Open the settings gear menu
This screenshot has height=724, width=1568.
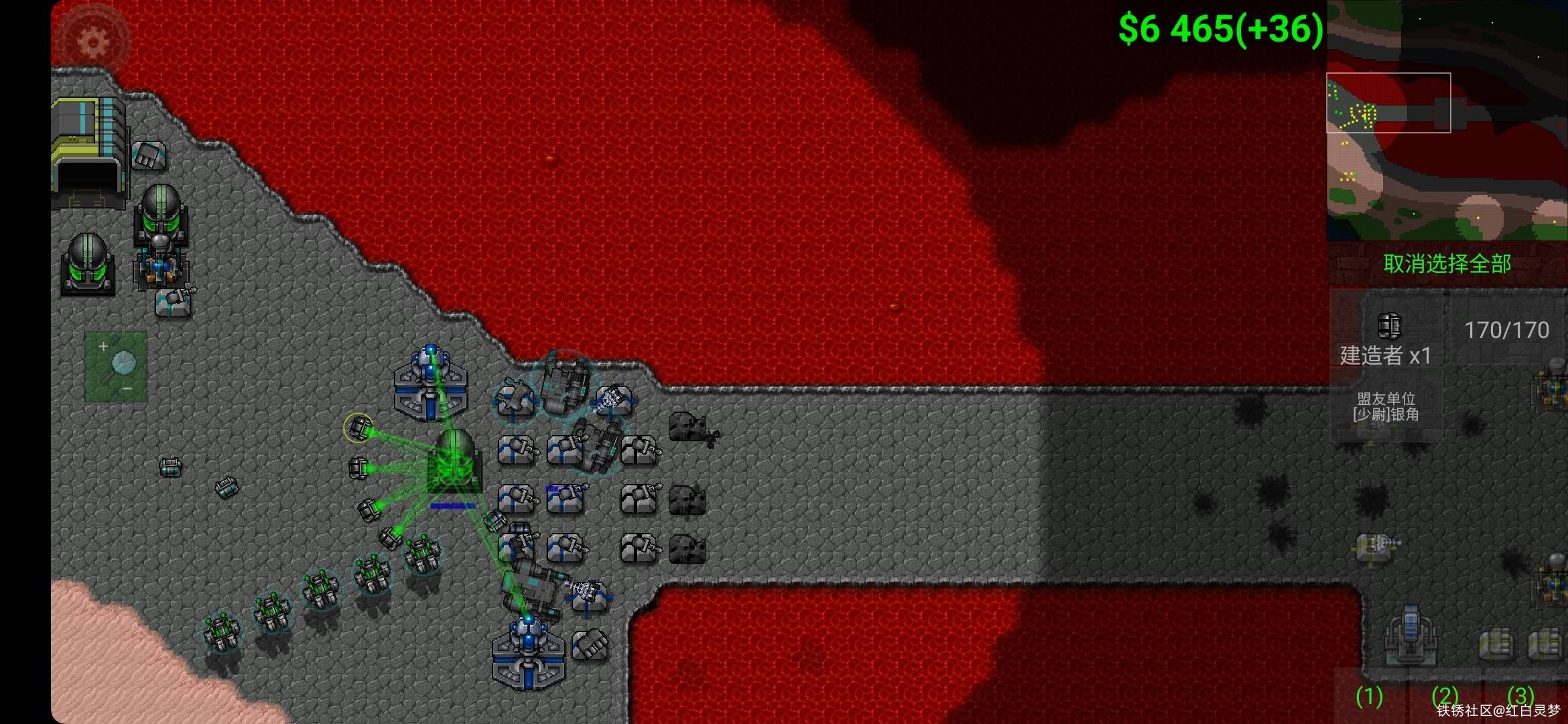92,42
